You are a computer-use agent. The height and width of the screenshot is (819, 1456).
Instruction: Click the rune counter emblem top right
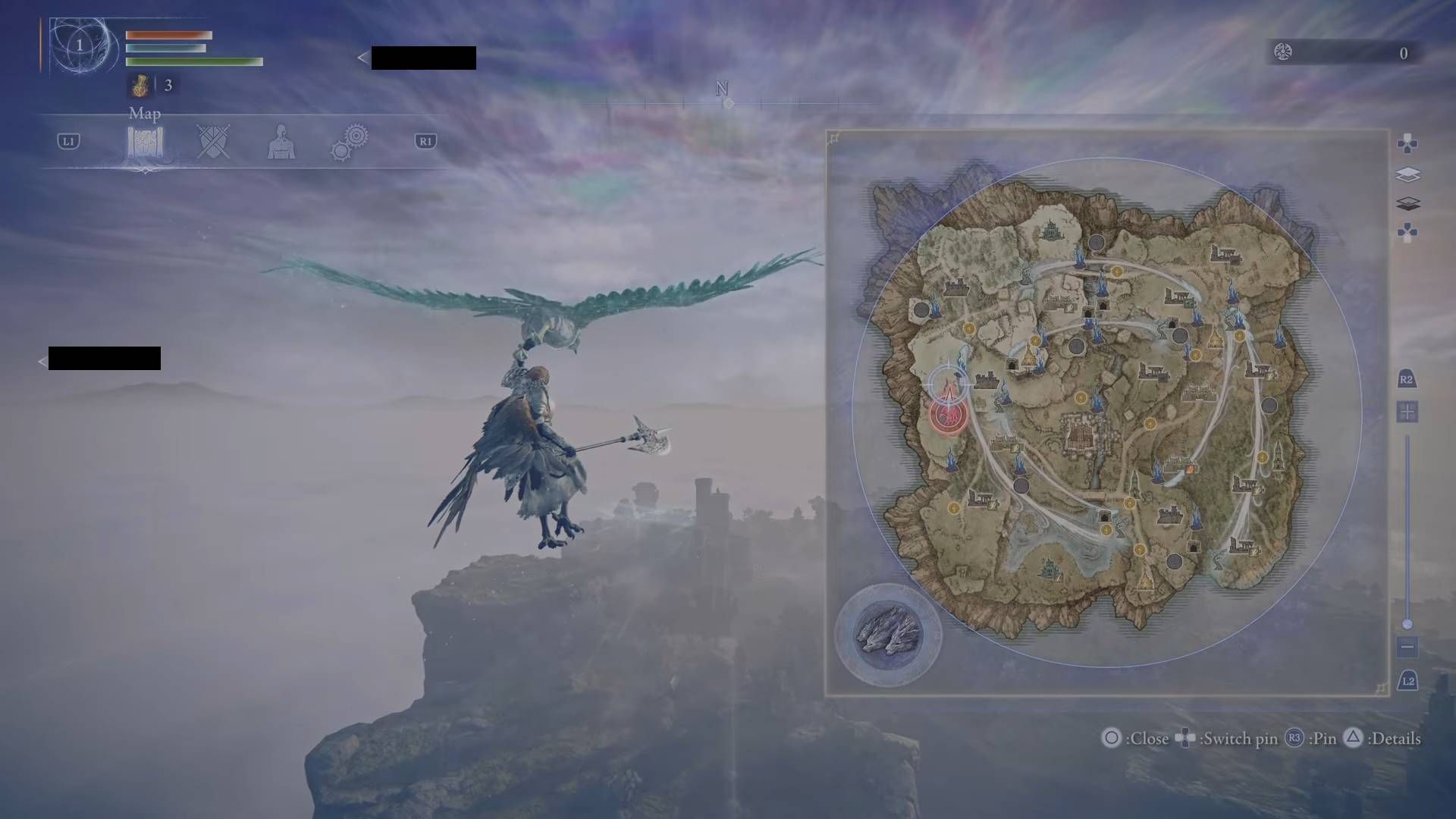click(1282, 52)
